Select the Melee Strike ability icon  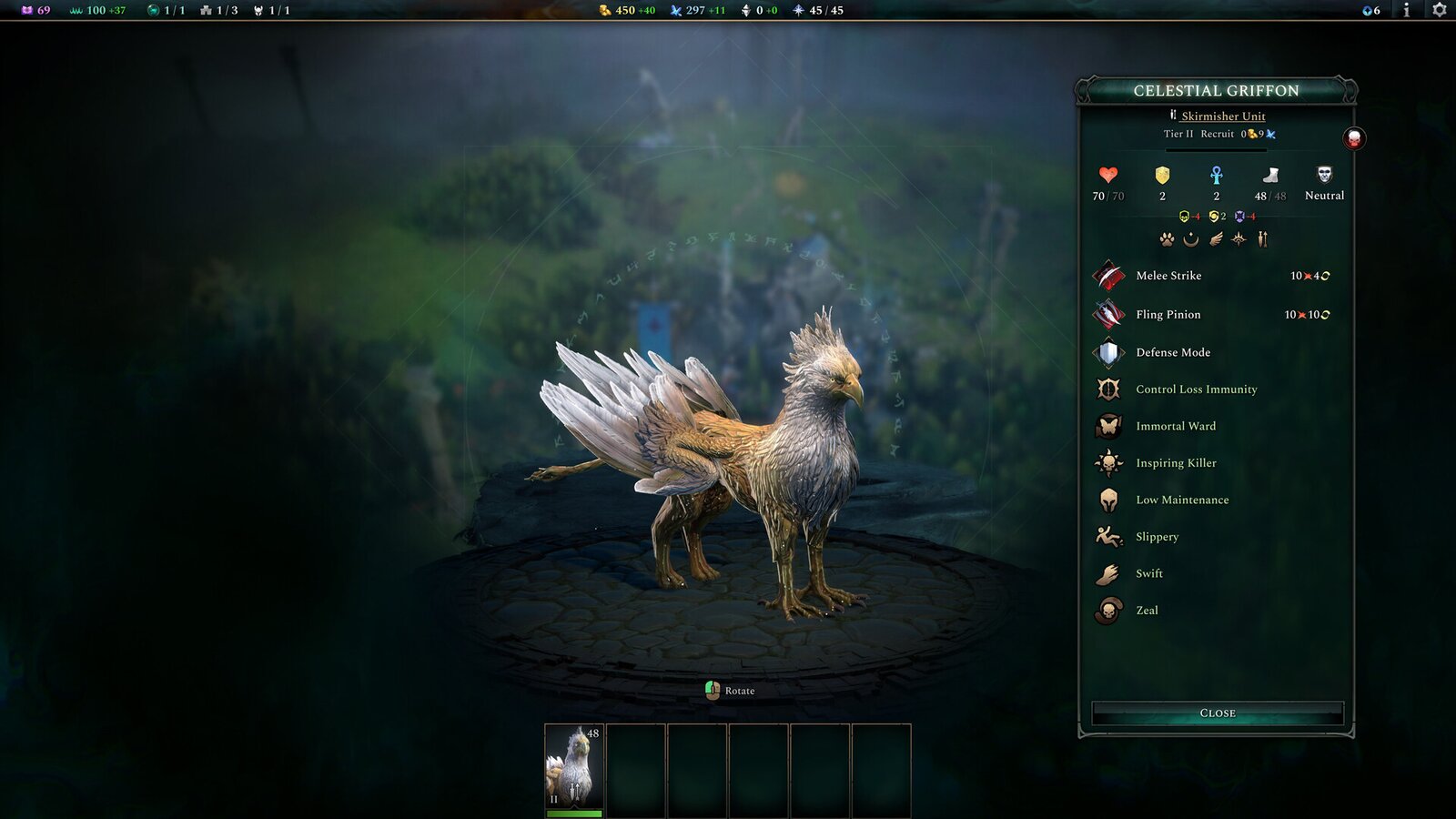[1109, 276]
